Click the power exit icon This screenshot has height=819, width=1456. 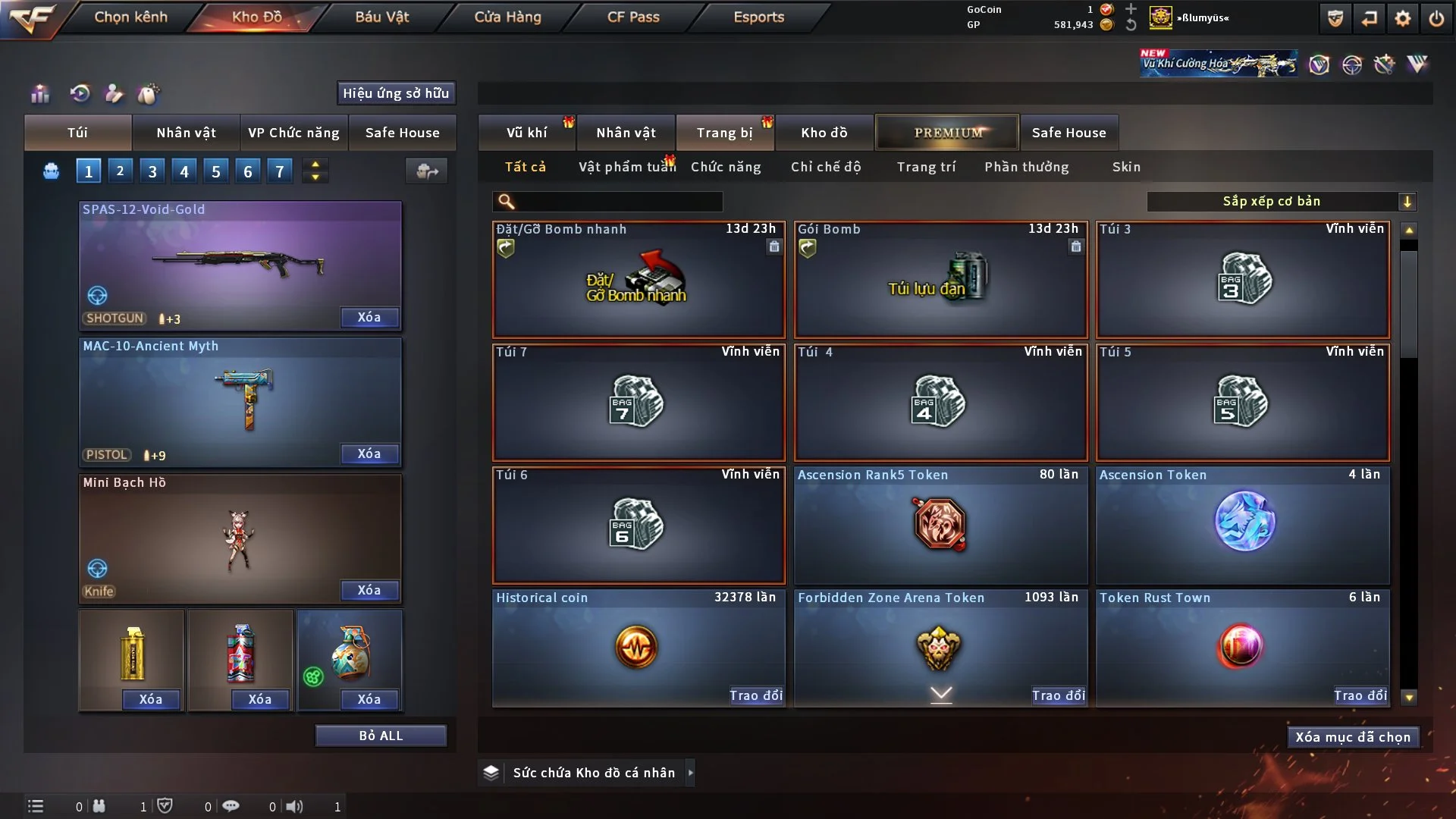pyautogui.click(x=1436, y=18)
